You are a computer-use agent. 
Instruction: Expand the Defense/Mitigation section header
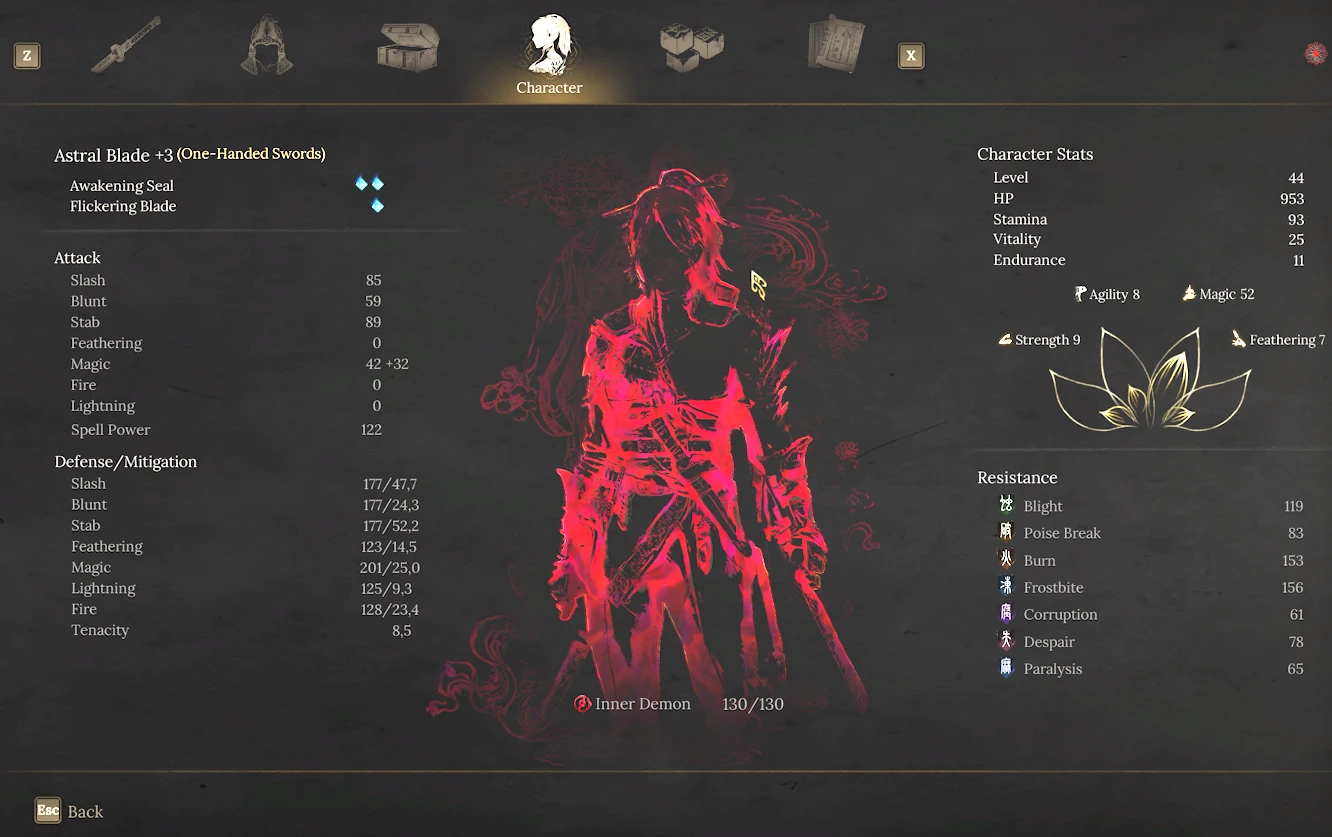(126, 461)
